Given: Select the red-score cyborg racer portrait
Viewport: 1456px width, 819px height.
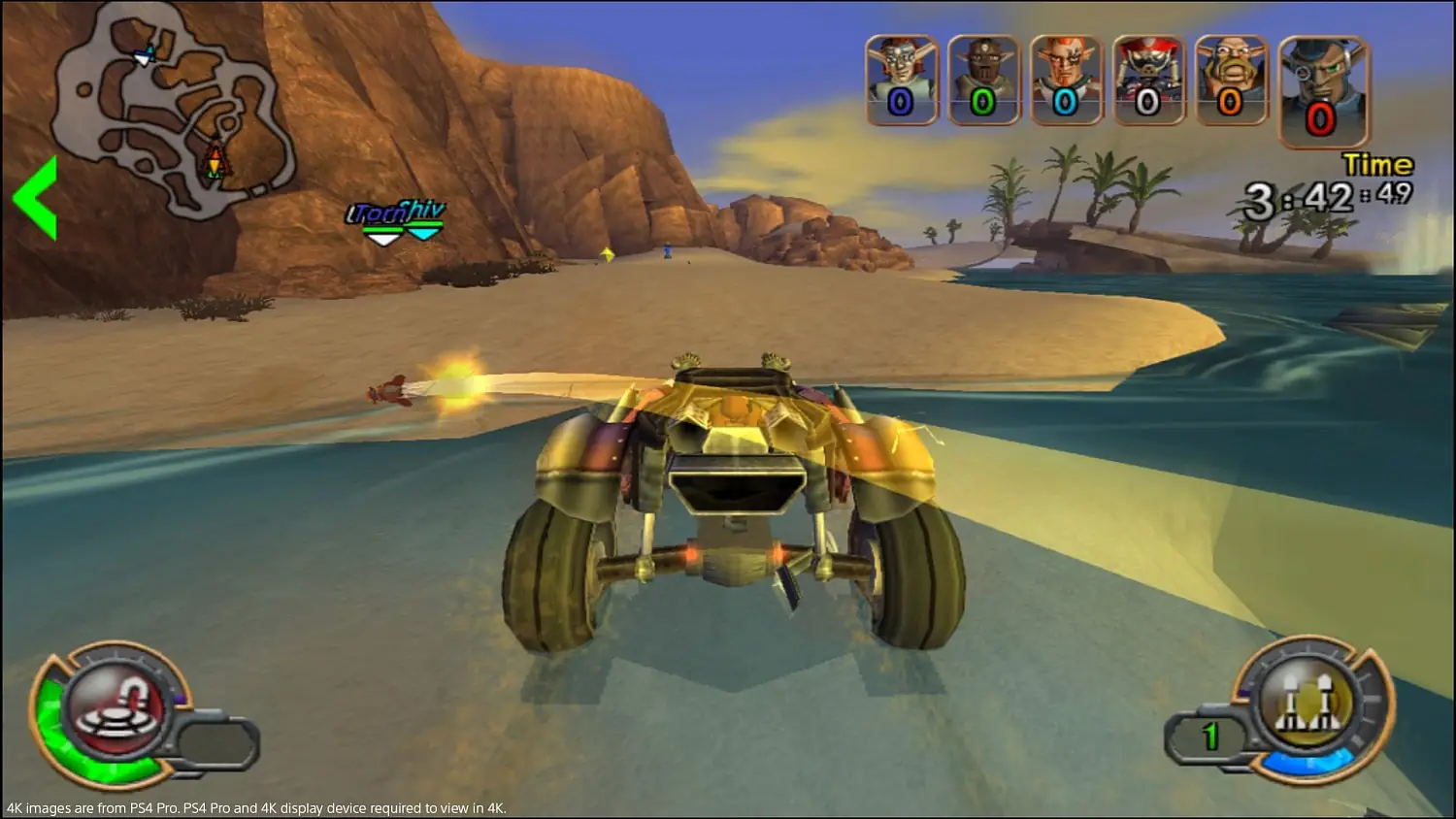Looking at the screenshot, I should click(1320, 82).
